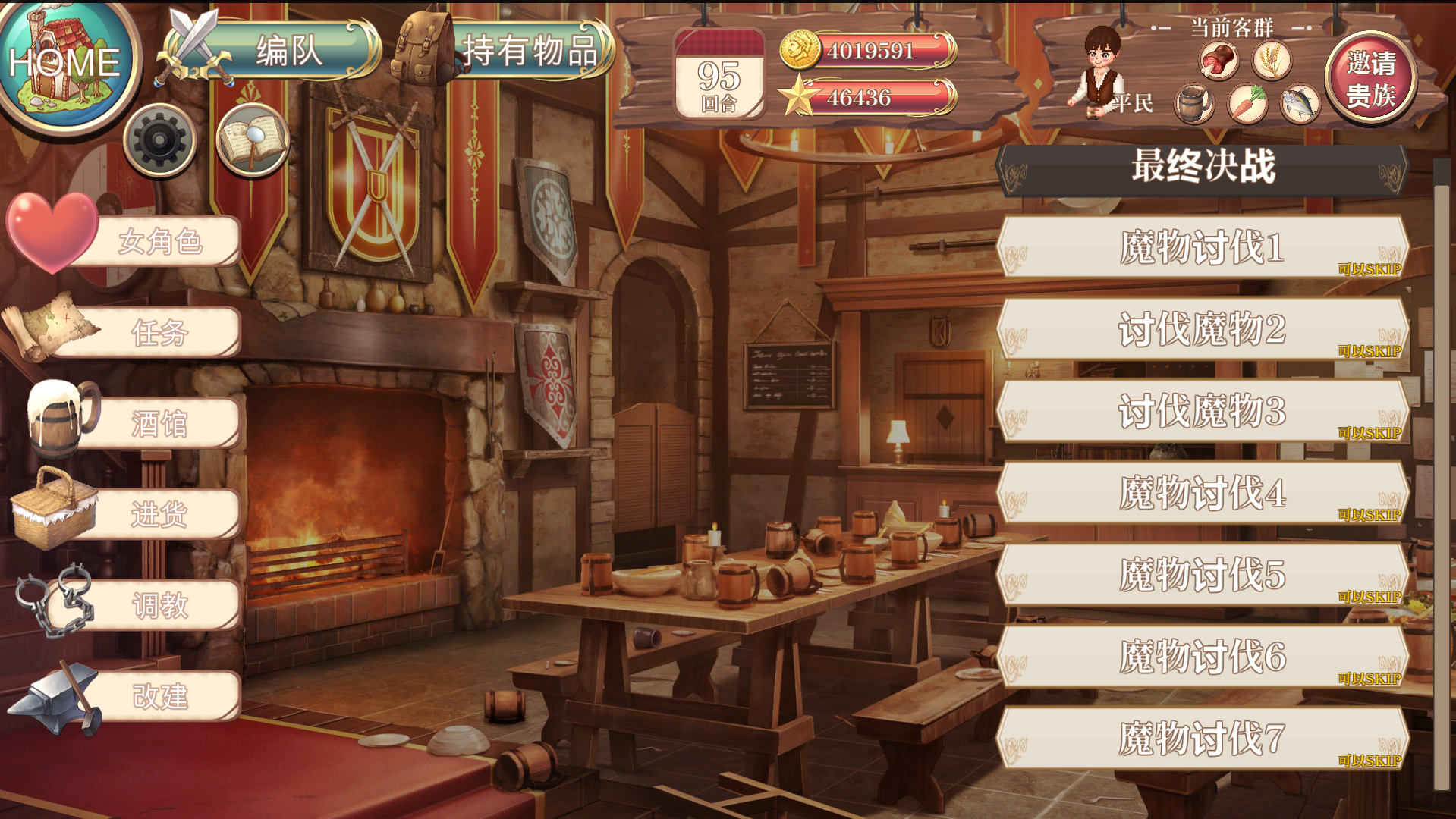Start the 最终决战 final battle
The width and height of the screenshot is (1456, 819).
[1203, 167]
